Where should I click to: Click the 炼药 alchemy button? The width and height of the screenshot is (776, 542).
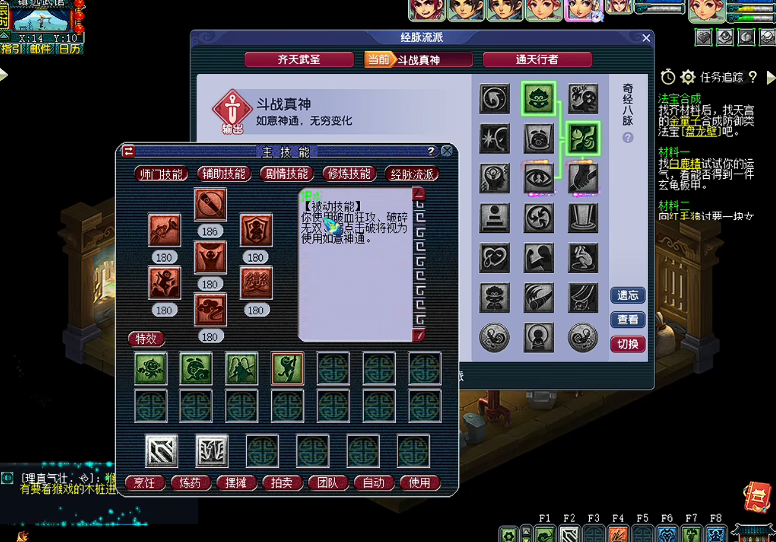coord(191,483)
